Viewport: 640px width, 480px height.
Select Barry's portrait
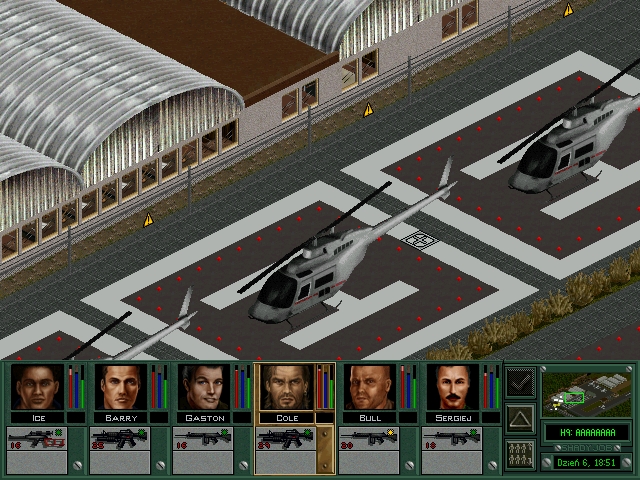point(121,387)
